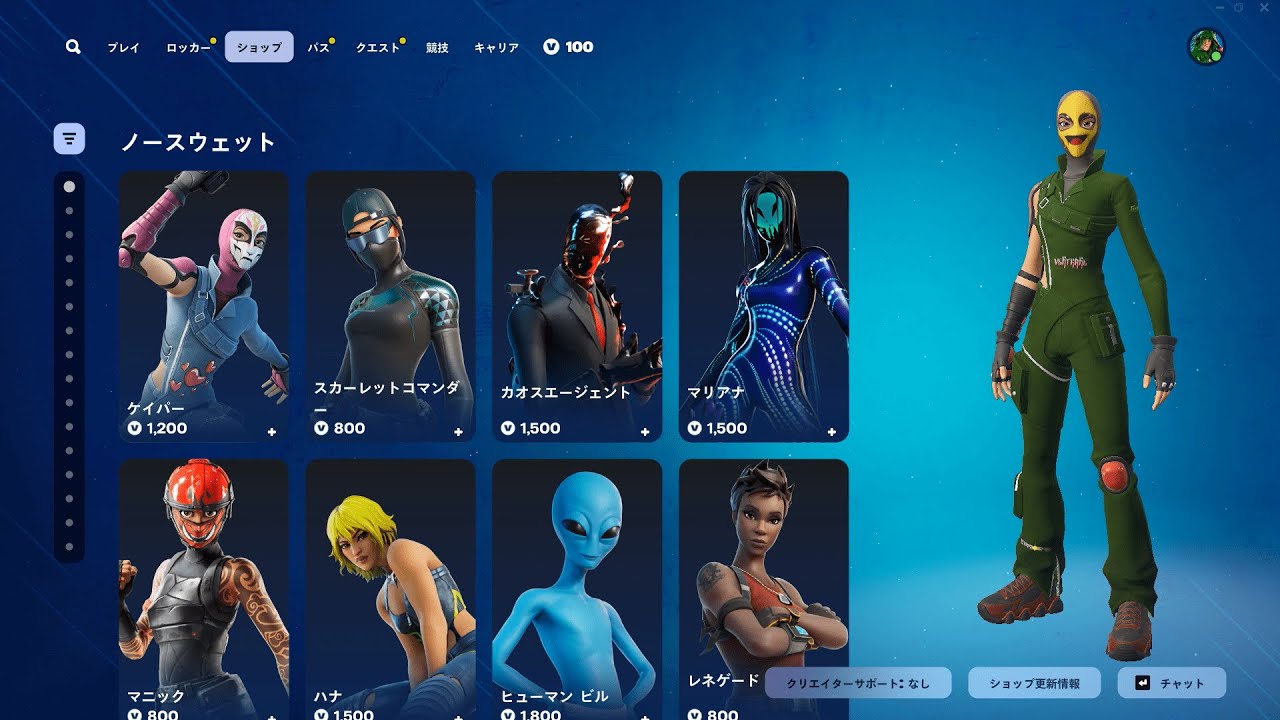Viewport: 1280px width, 720px height.
Task: Go to the パス tab
Action: [x=318, y=47]
